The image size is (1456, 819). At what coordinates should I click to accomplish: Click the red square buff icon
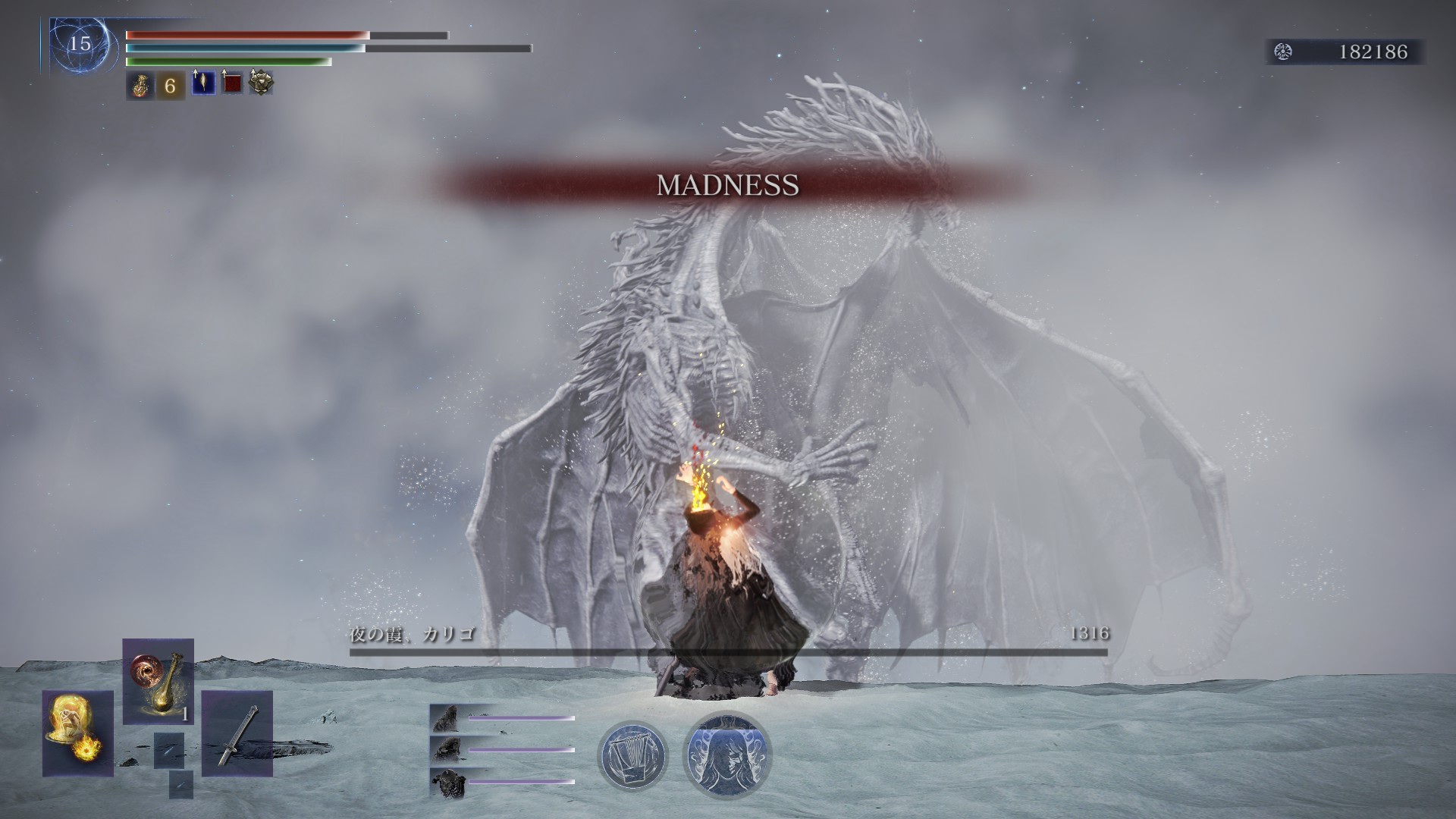click(232, 83)
